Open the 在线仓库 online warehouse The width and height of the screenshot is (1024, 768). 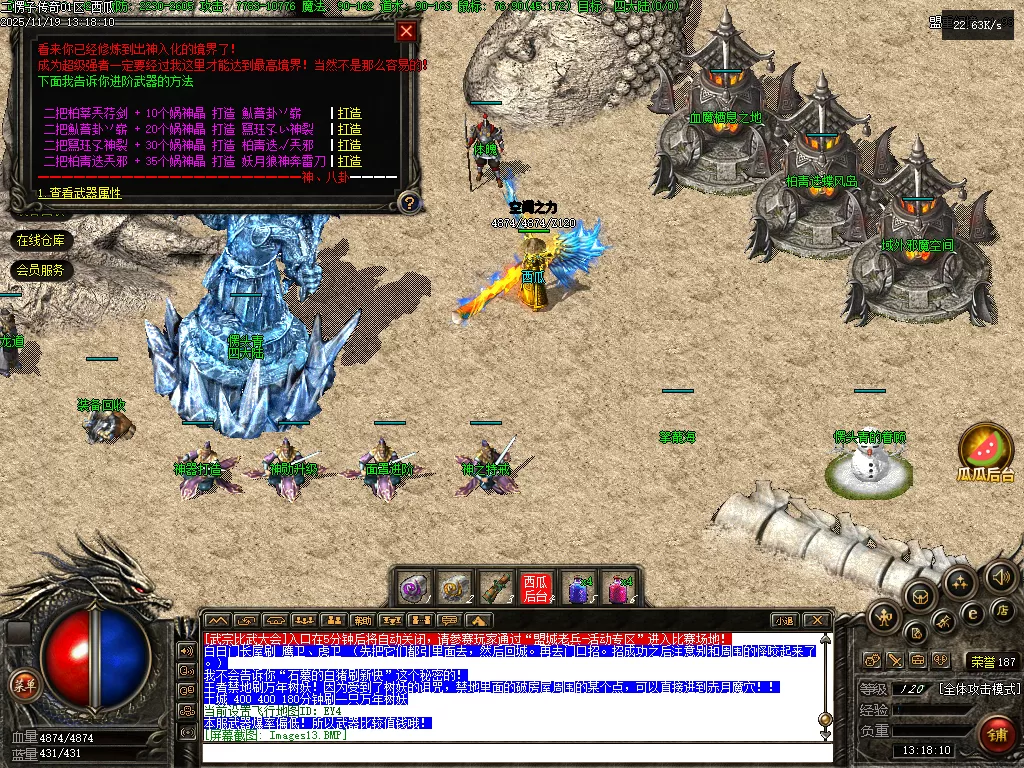[x=41, y=240]
